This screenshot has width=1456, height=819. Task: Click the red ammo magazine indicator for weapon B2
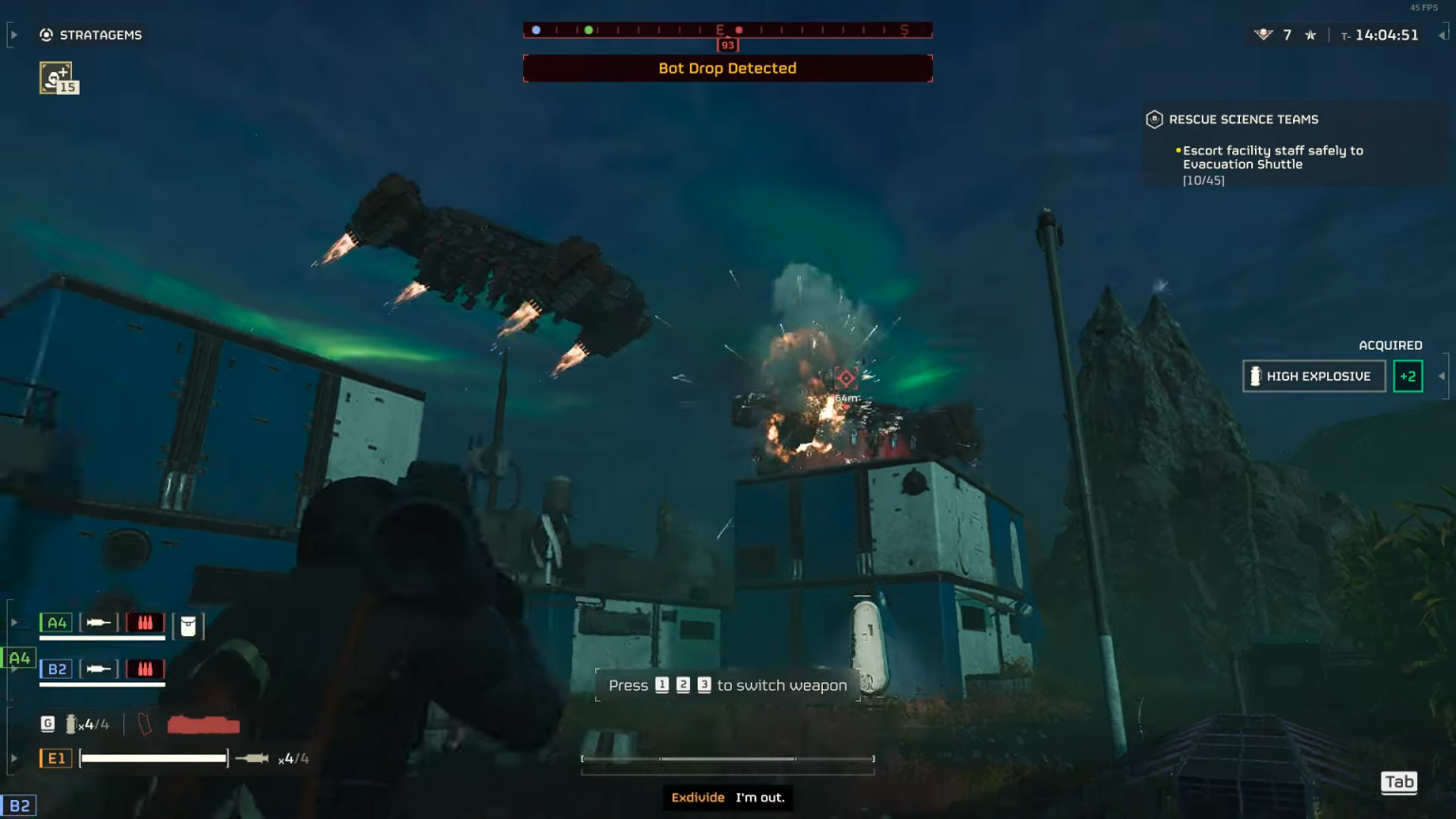click(144, 668)
